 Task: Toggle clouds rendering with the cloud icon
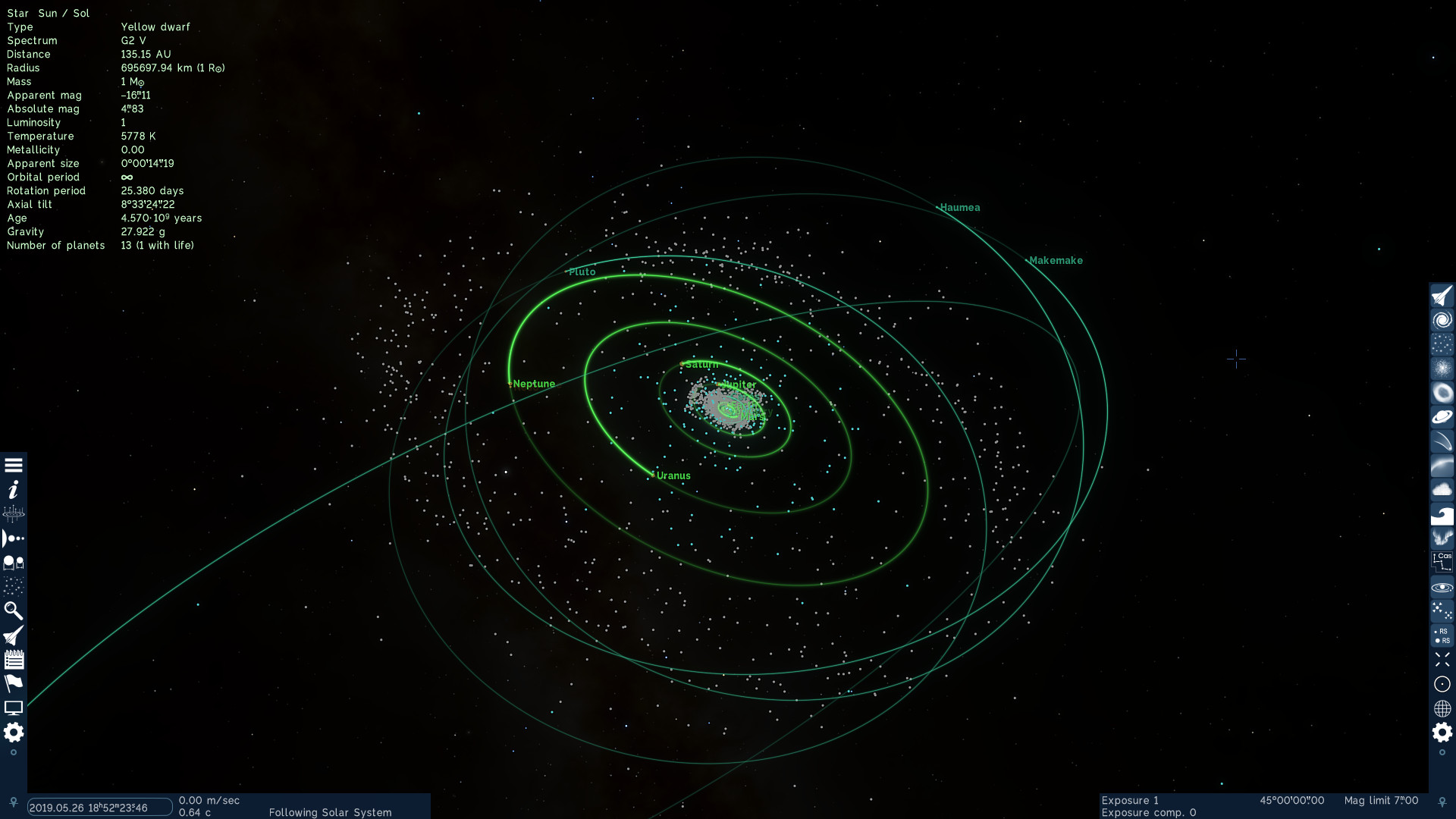(x=1442, y=489)
